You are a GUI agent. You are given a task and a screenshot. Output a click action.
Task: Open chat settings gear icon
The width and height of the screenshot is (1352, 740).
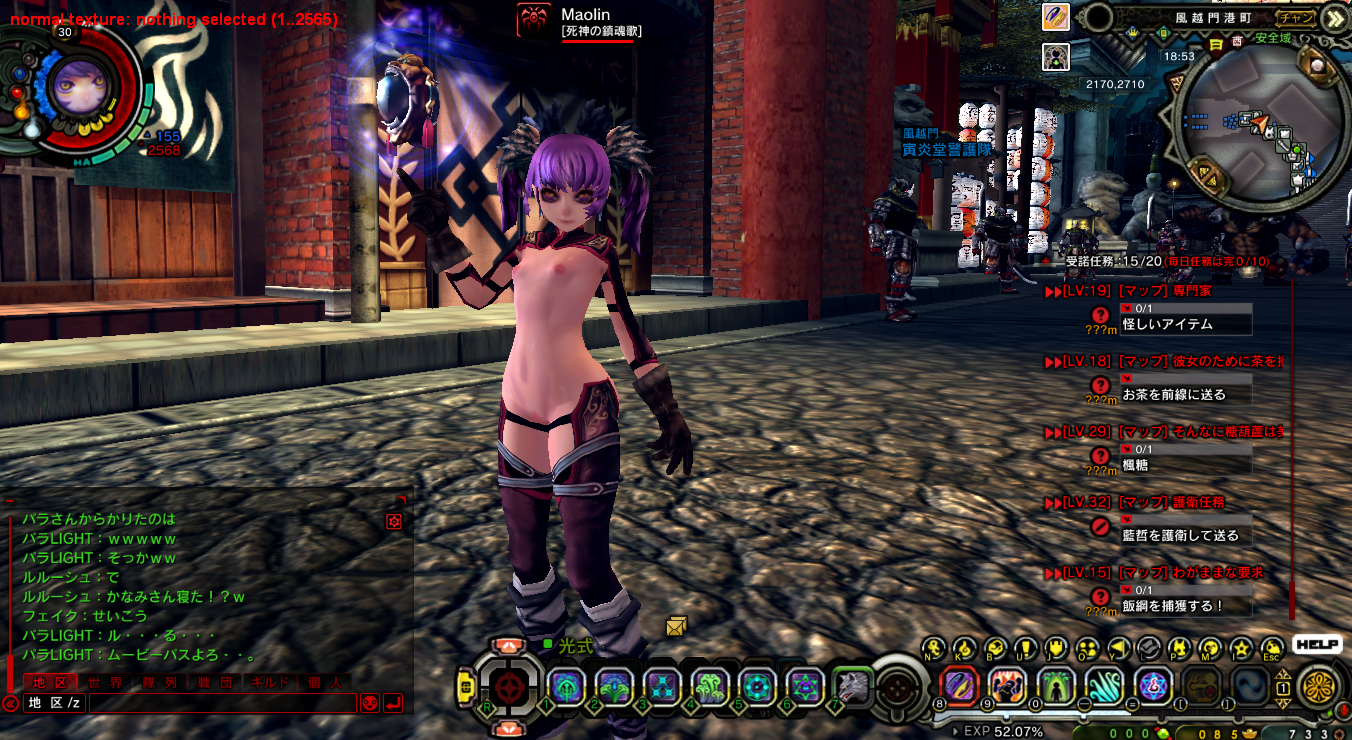(394, 521)
